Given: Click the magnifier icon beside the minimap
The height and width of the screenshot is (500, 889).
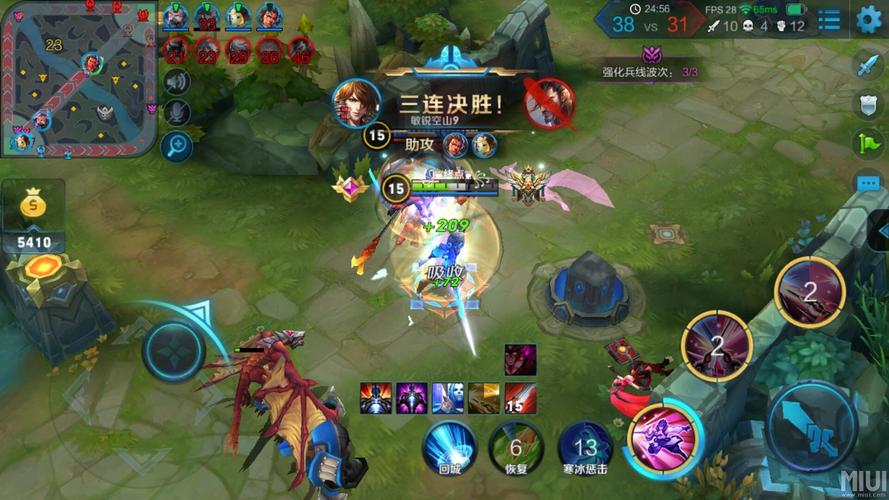Looking at the screenshot, I should (x=177, y=144).
